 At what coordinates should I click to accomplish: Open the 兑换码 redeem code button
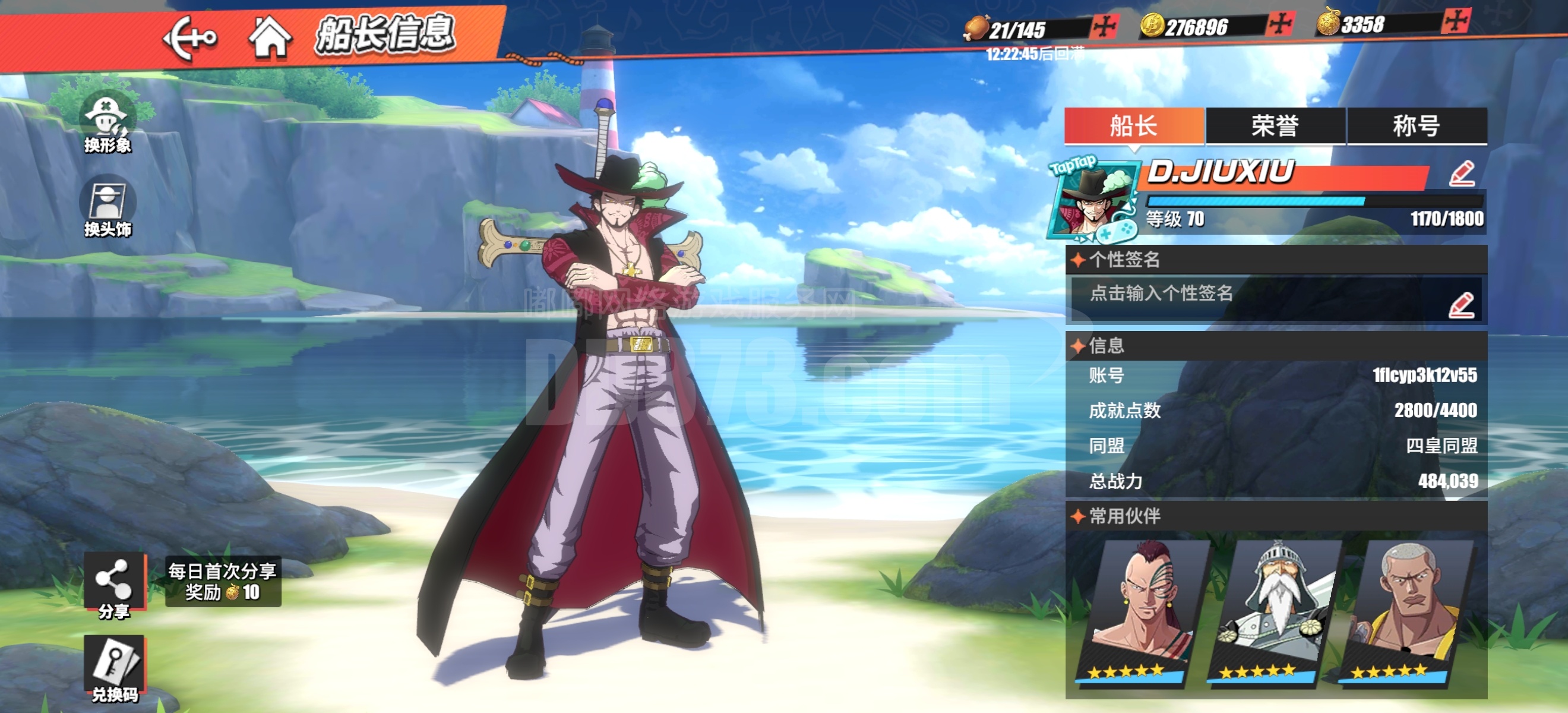[x=115, y=668]
